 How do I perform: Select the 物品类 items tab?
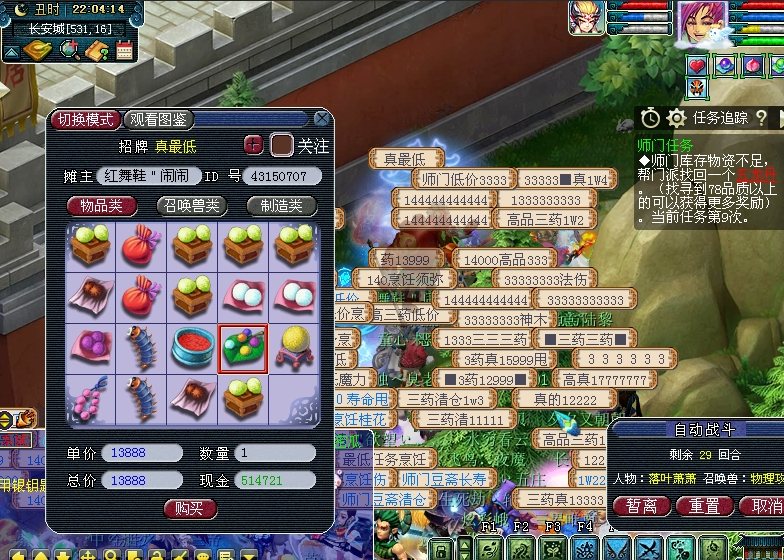pyautogui.click(x=102, y=206)
